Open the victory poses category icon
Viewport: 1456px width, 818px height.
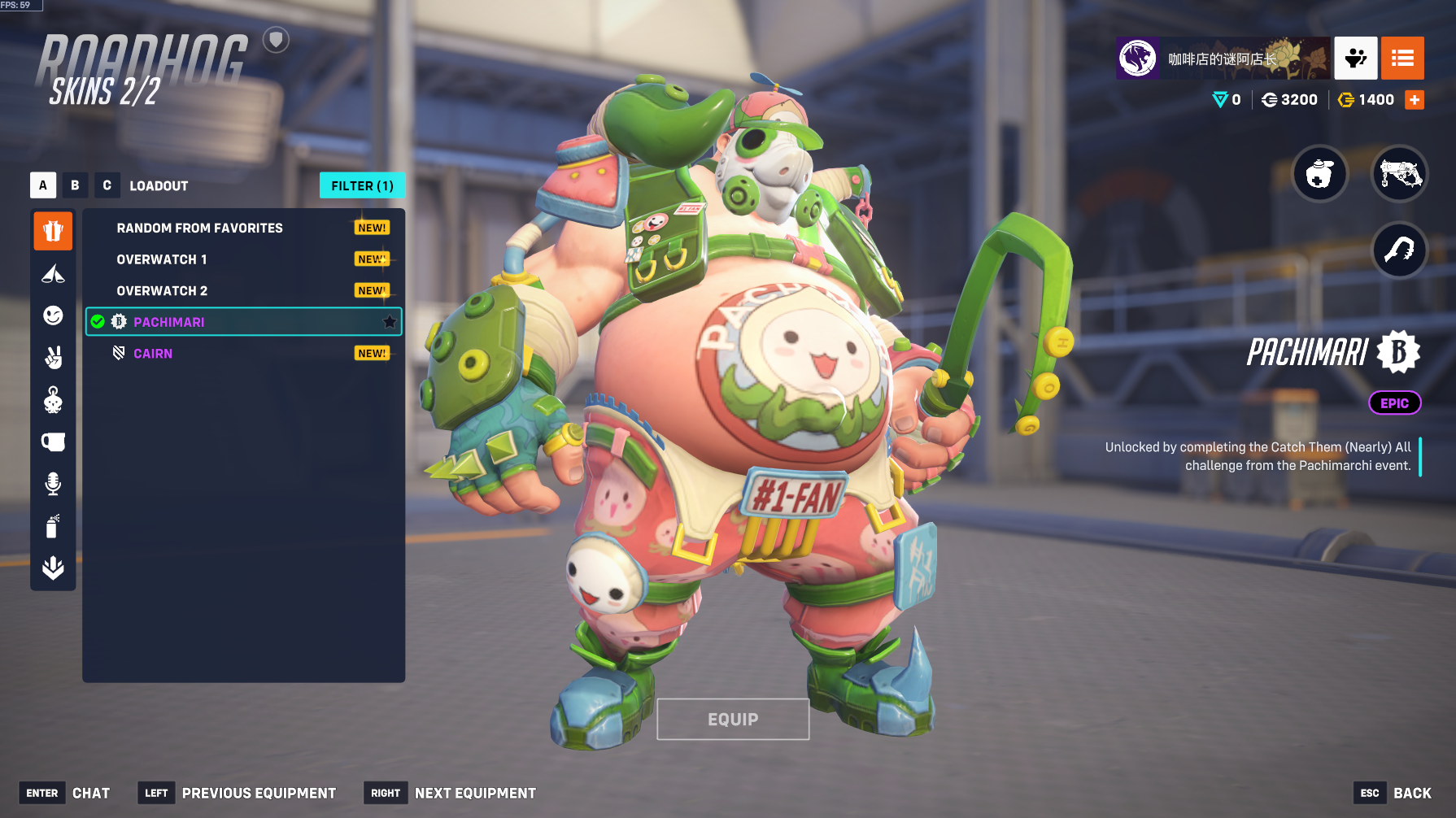[53, 358]
